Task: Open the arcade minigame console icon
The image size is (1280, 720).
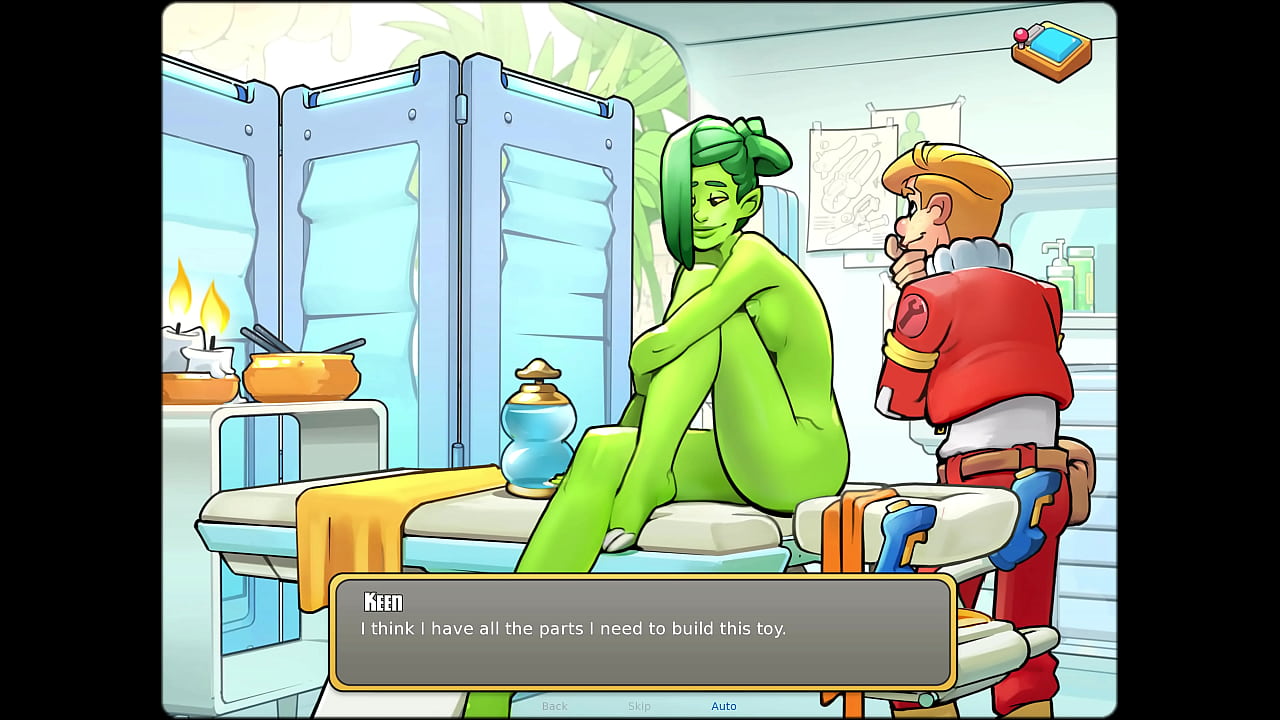Action: click(x=1050, y=48)
